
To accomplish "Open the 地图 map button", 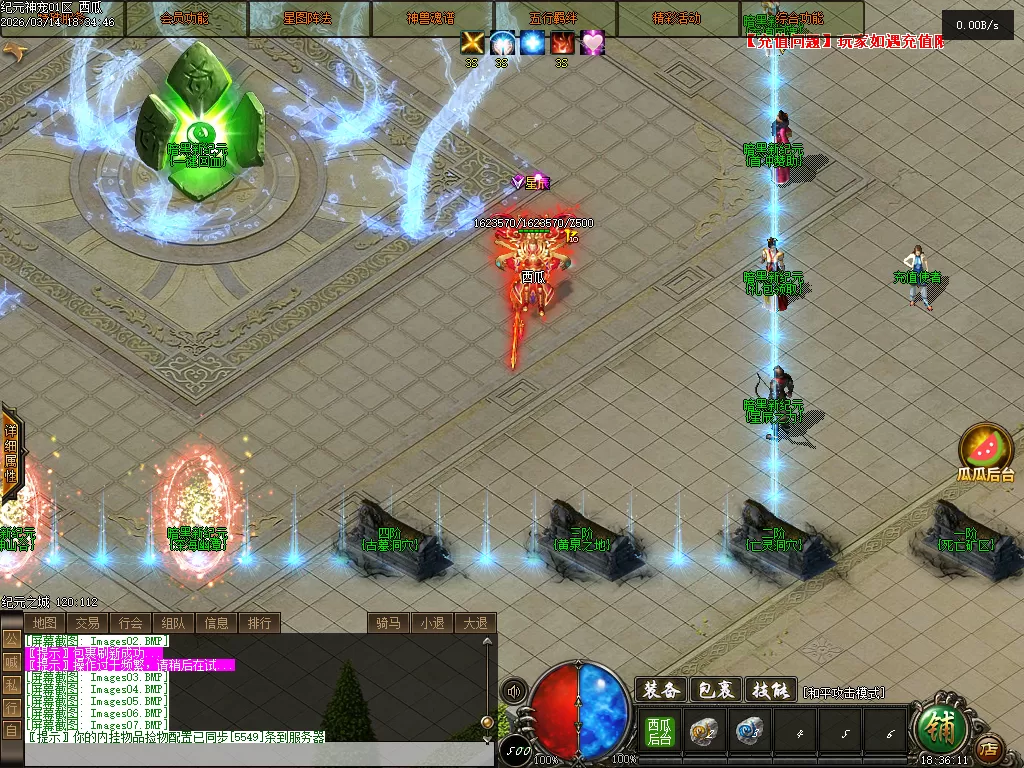I will click(x=44, y=623).
